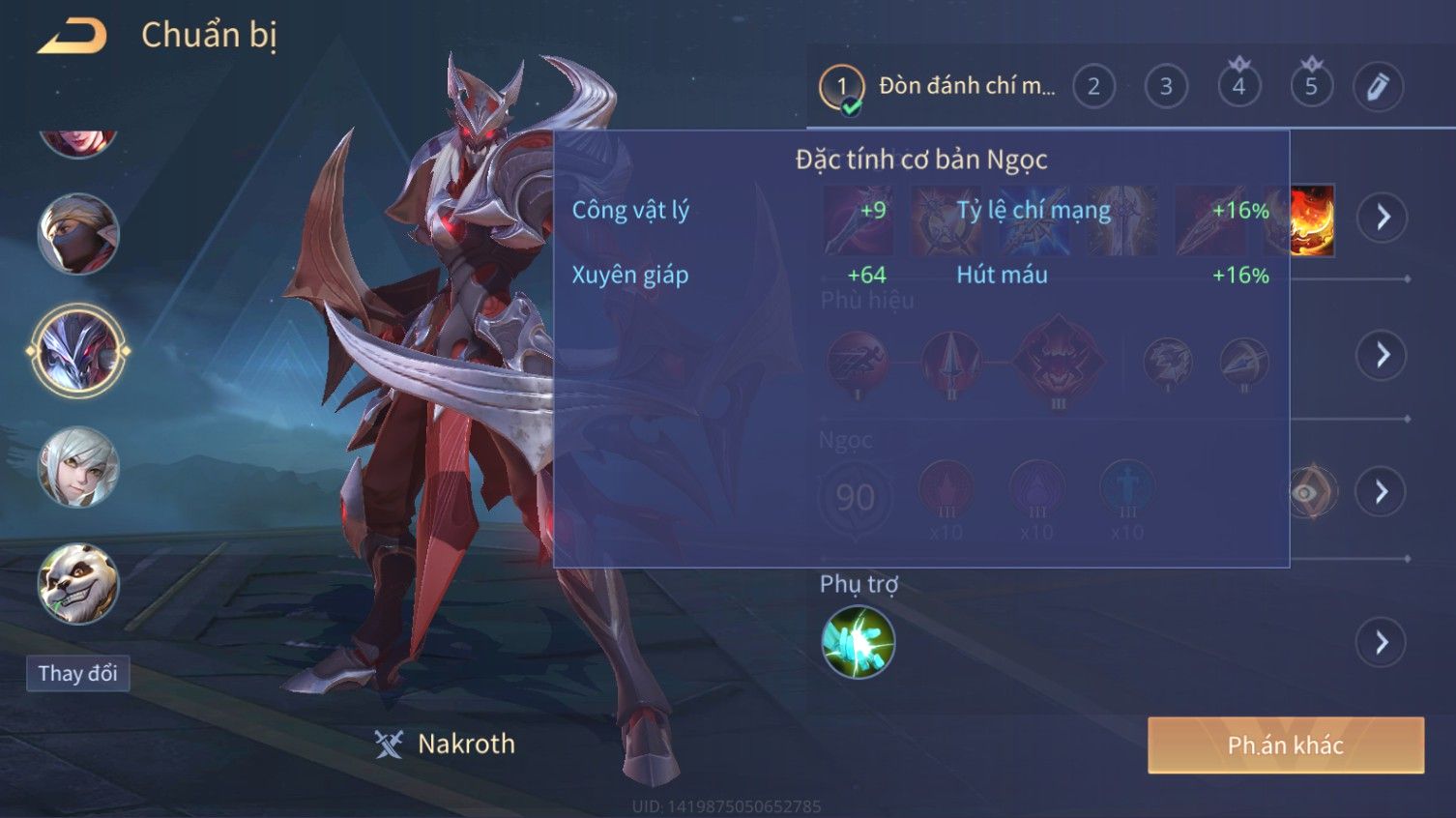Select the highlighted Nakroth portrait
Viewport: 1456px width, 818px height.
[77, 350]
